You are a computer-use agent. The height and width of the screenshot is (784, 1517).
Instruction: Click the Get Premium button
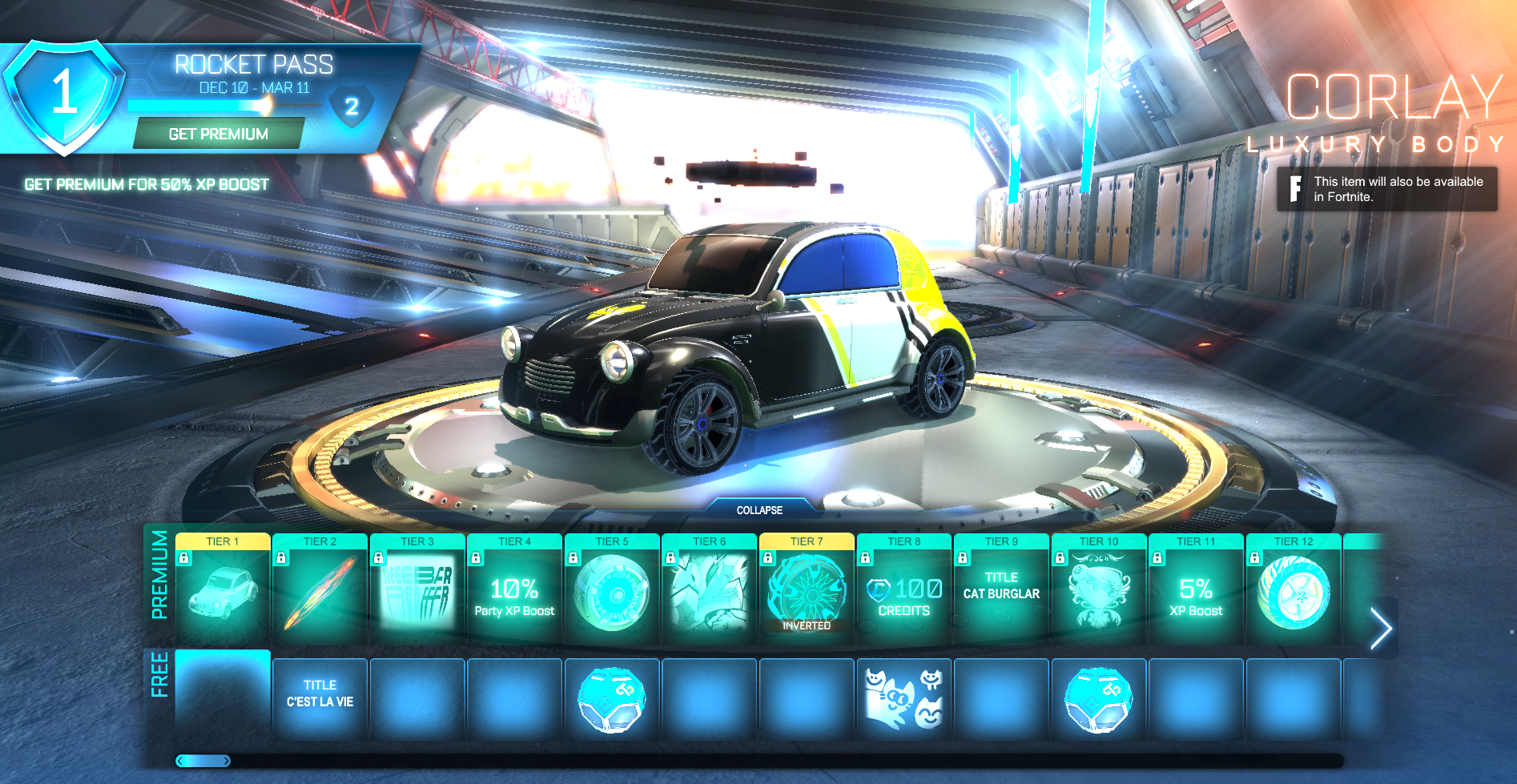(x=218, y=134)
